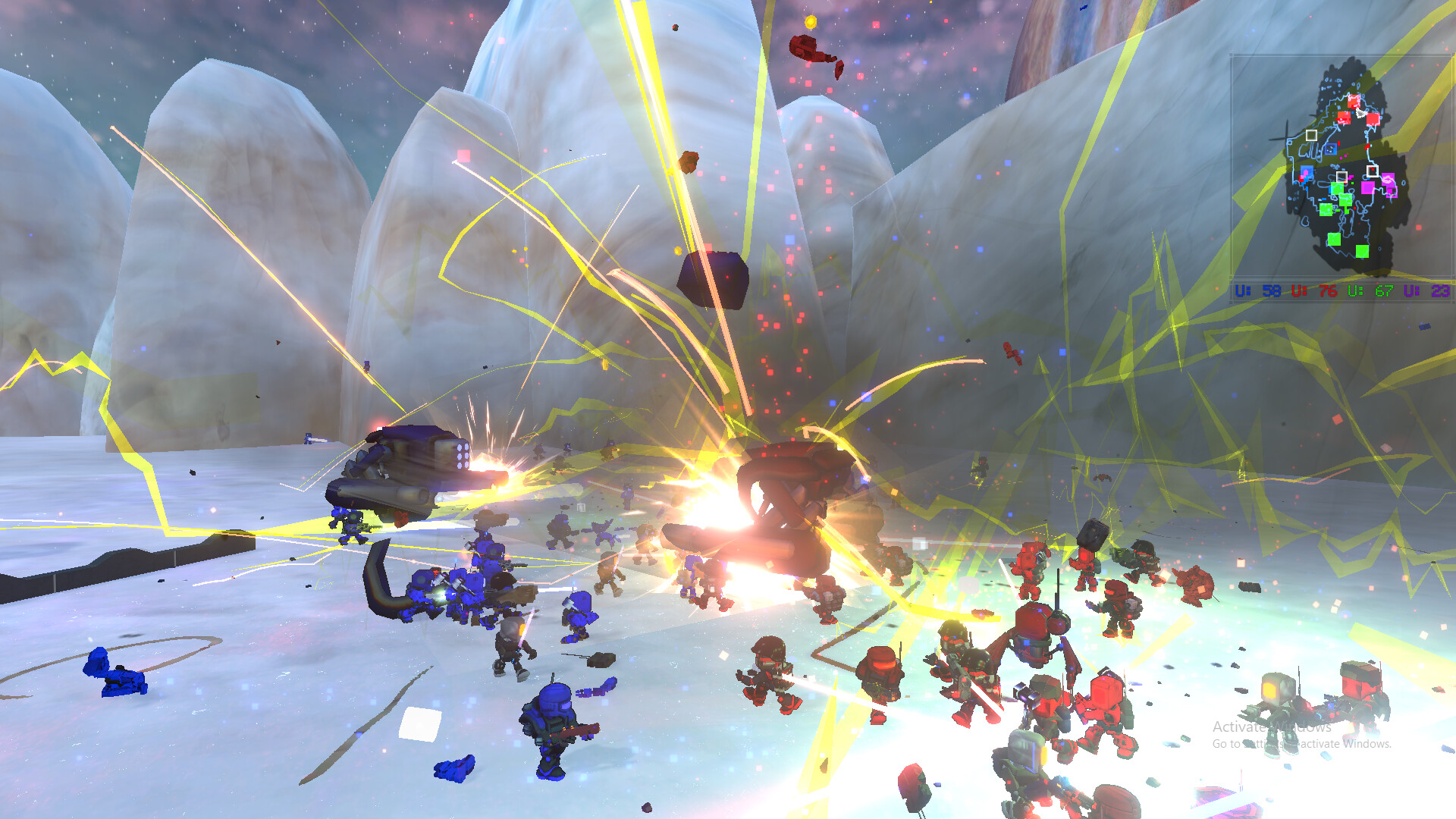The image size is (1456, 819).
Task: Select the white arrow cursor marker on minimap
Action: pyautogui.click(x=1360, y=113)
